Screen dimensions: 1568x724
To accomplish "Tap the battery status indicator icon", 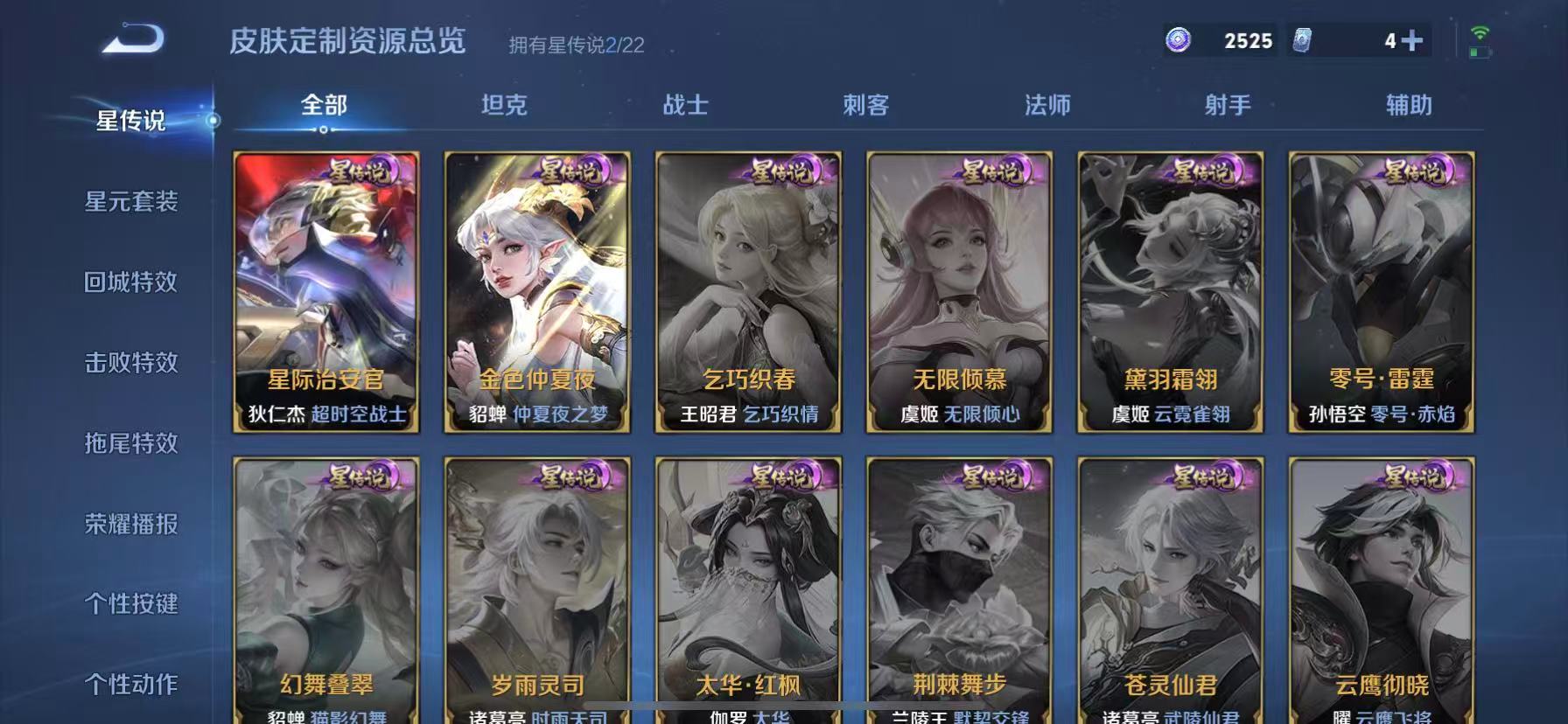I will click(1481, 50).
